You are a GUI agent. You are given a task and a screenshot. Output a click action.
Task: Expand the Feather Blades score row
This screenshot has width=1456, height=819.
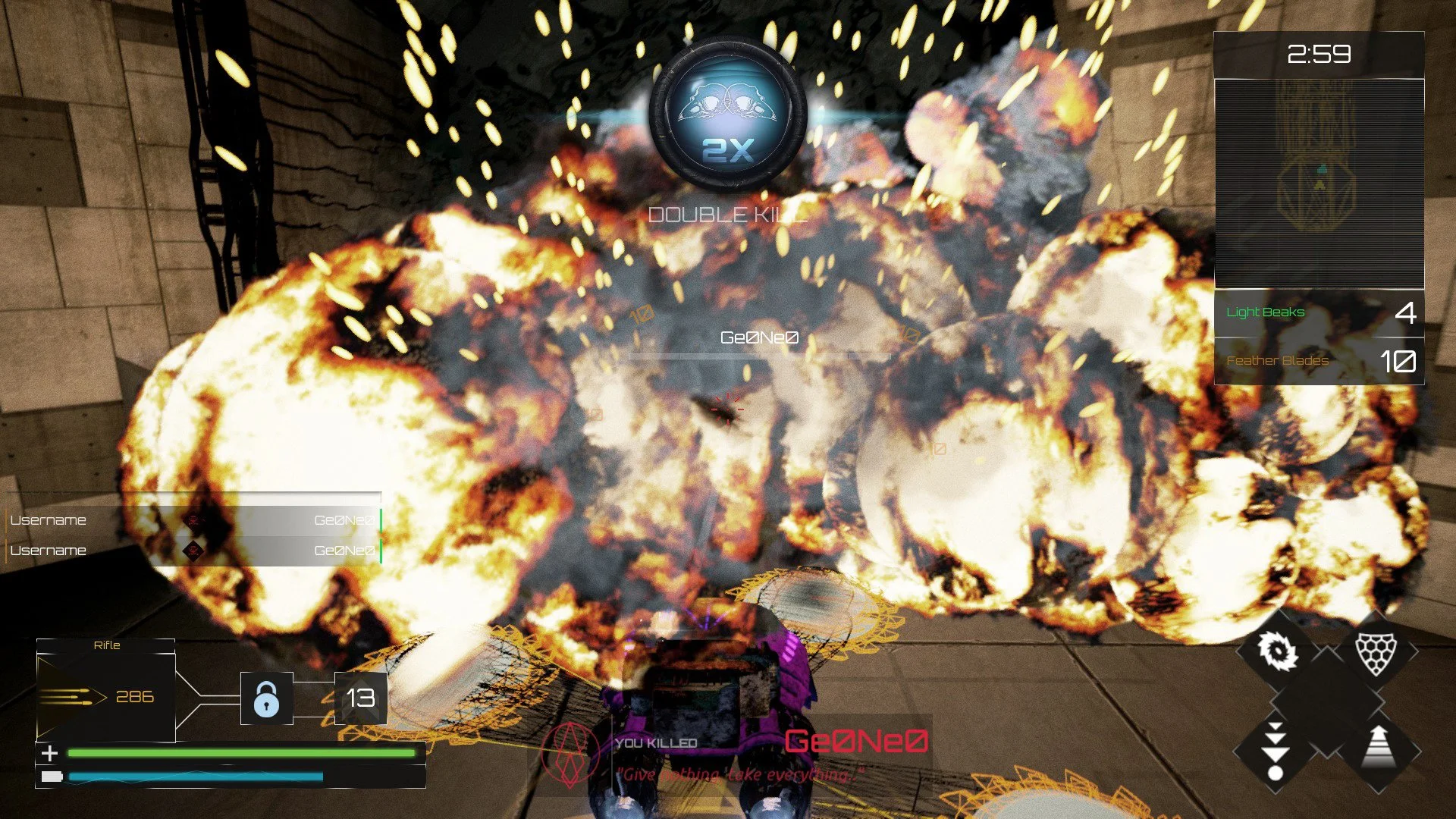(1318, 361)
